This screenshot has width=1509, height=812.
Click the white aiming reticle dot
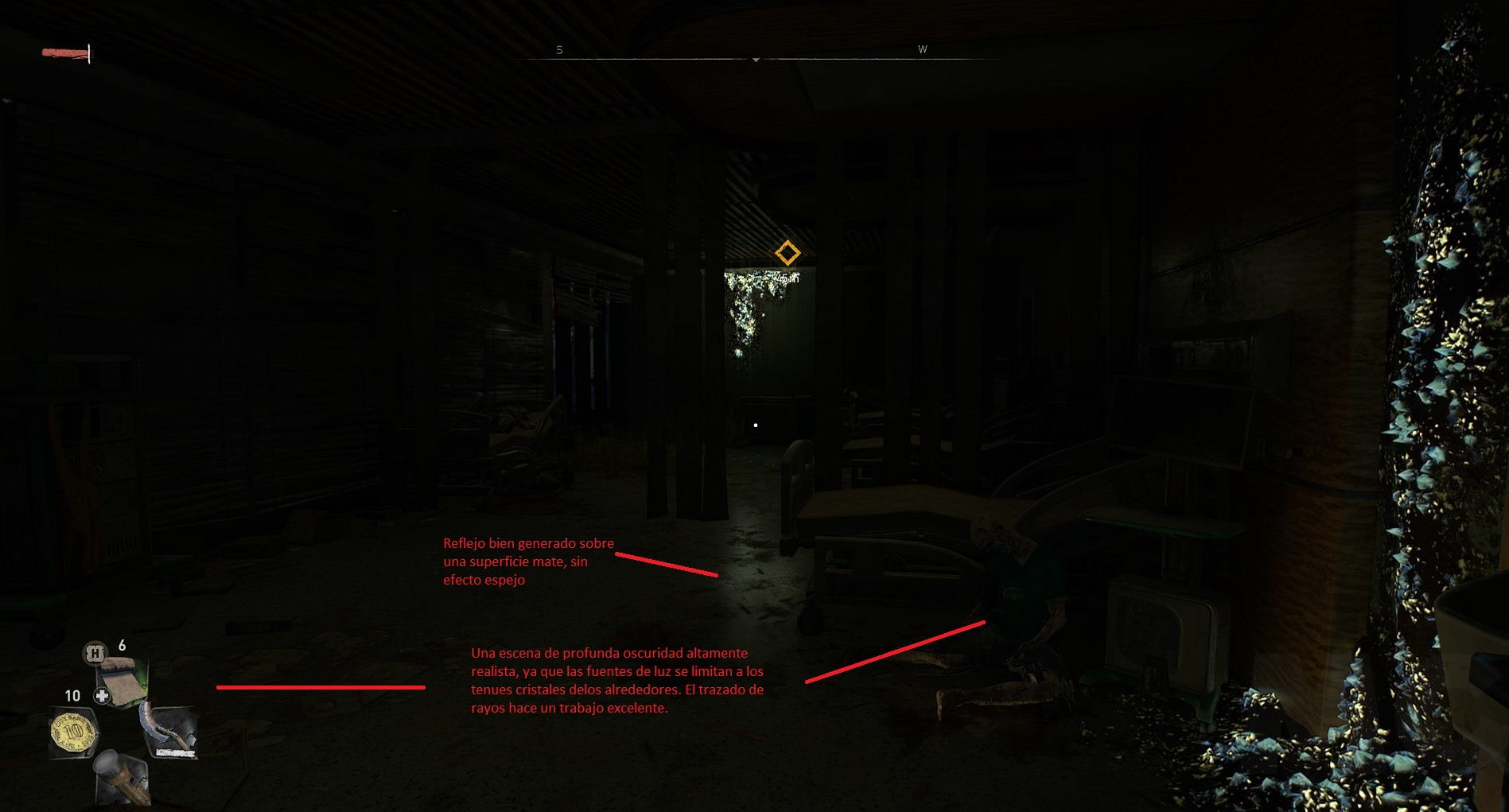pyautogui.click(x=754, y=425)
